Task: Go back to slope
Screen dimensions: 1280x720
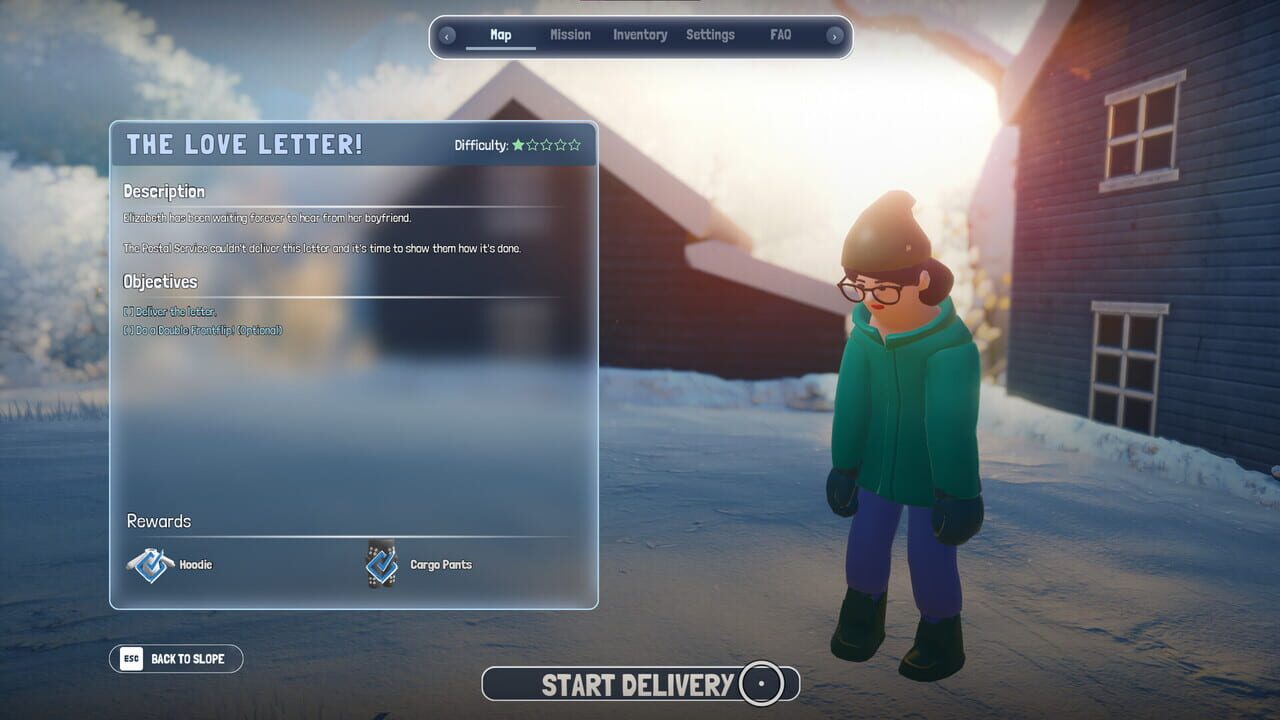Action: point(176,658)
